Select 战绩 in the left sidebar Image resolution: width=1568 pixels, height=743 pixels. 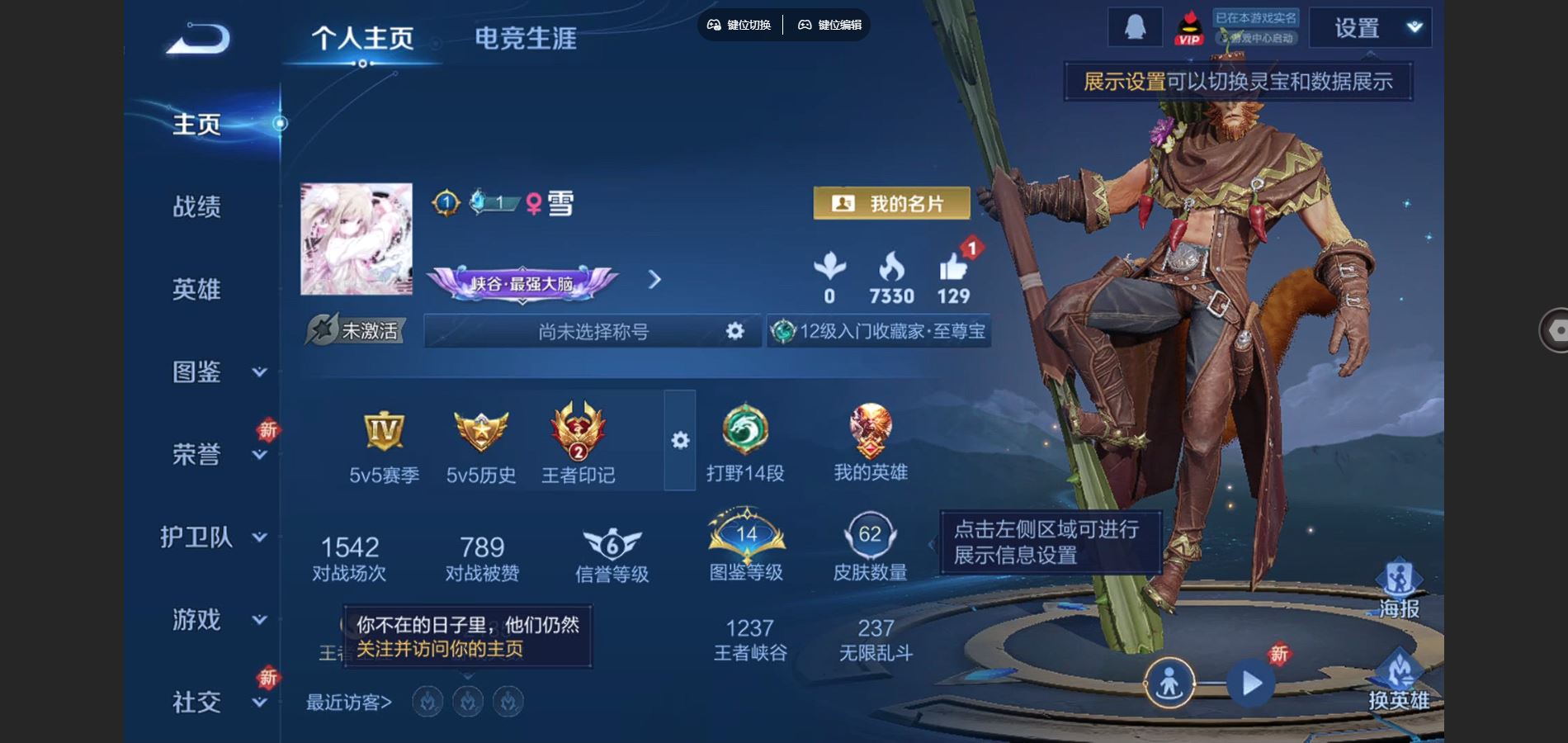click(198, 208)
